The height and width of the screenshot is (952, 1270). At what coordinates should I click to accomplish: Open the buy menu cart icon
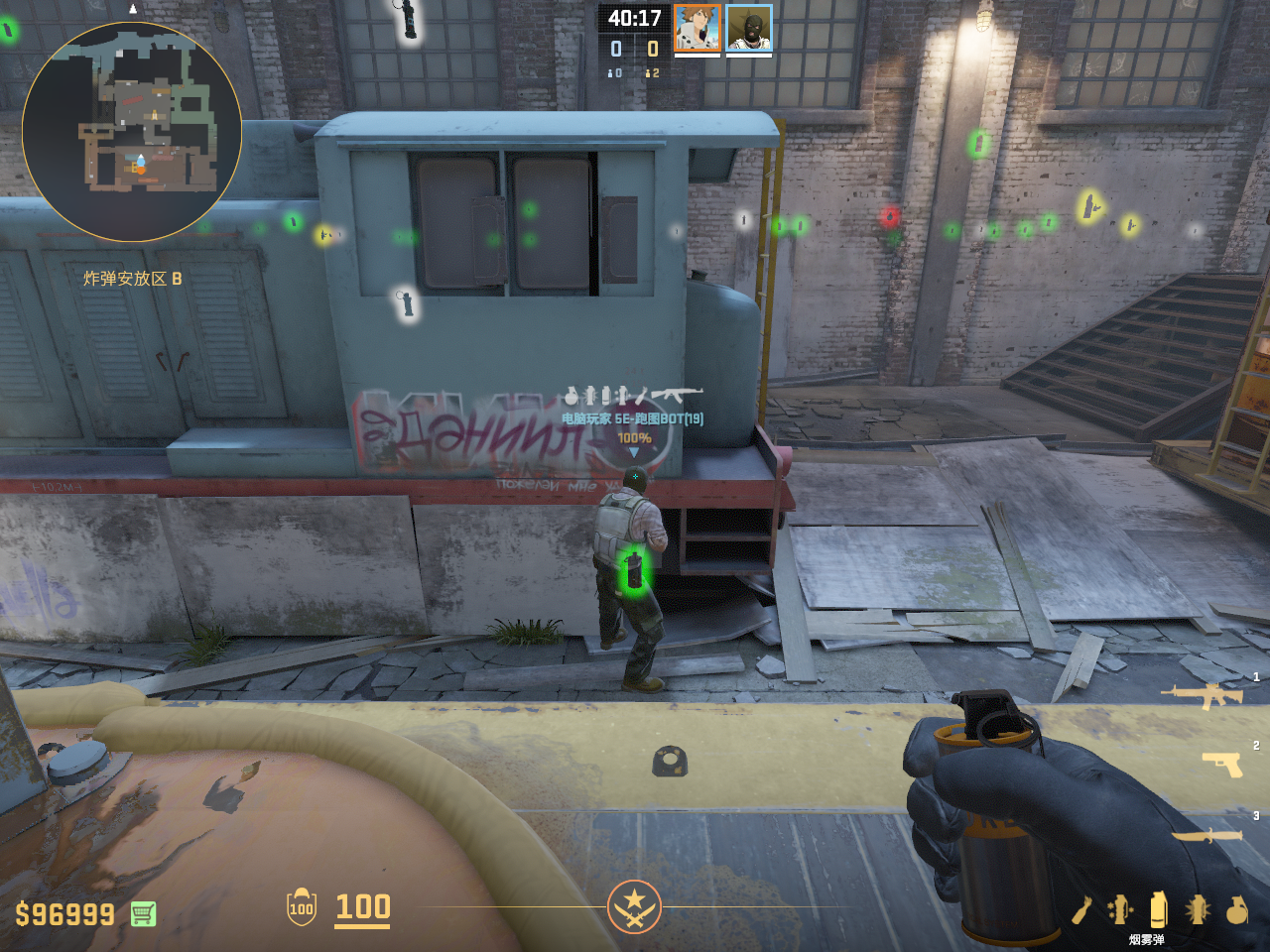[143, 913]
